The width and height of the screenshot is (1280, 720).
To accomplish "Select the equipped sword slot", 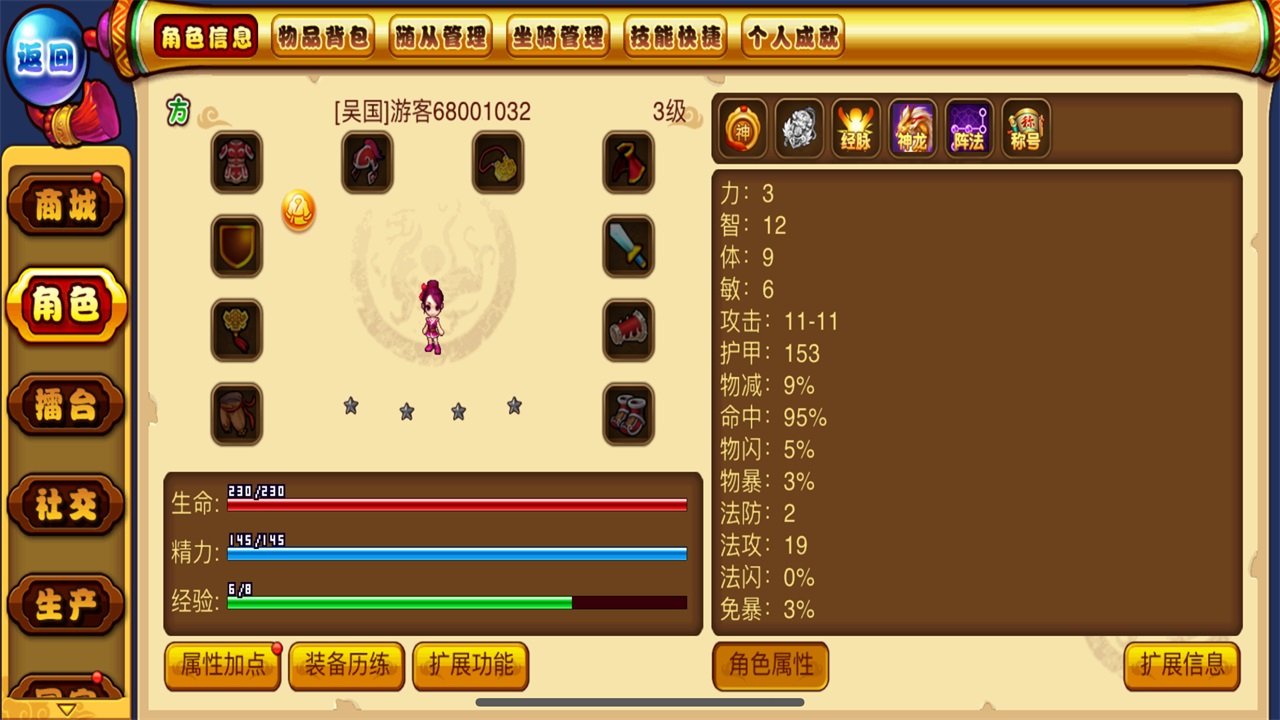I will [628, 246].
